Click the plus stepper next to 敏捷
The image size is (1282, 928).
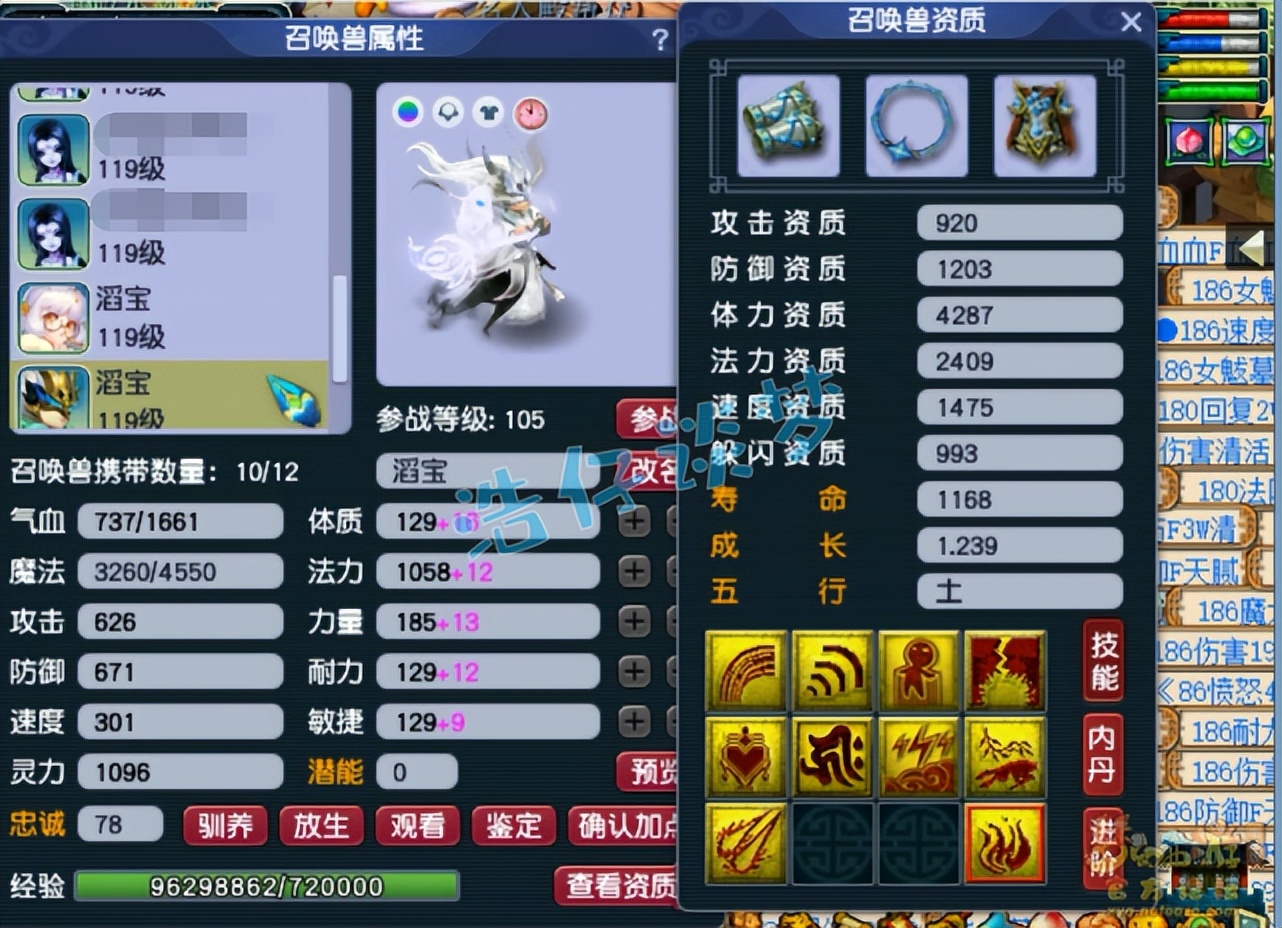tap(633, 721)
